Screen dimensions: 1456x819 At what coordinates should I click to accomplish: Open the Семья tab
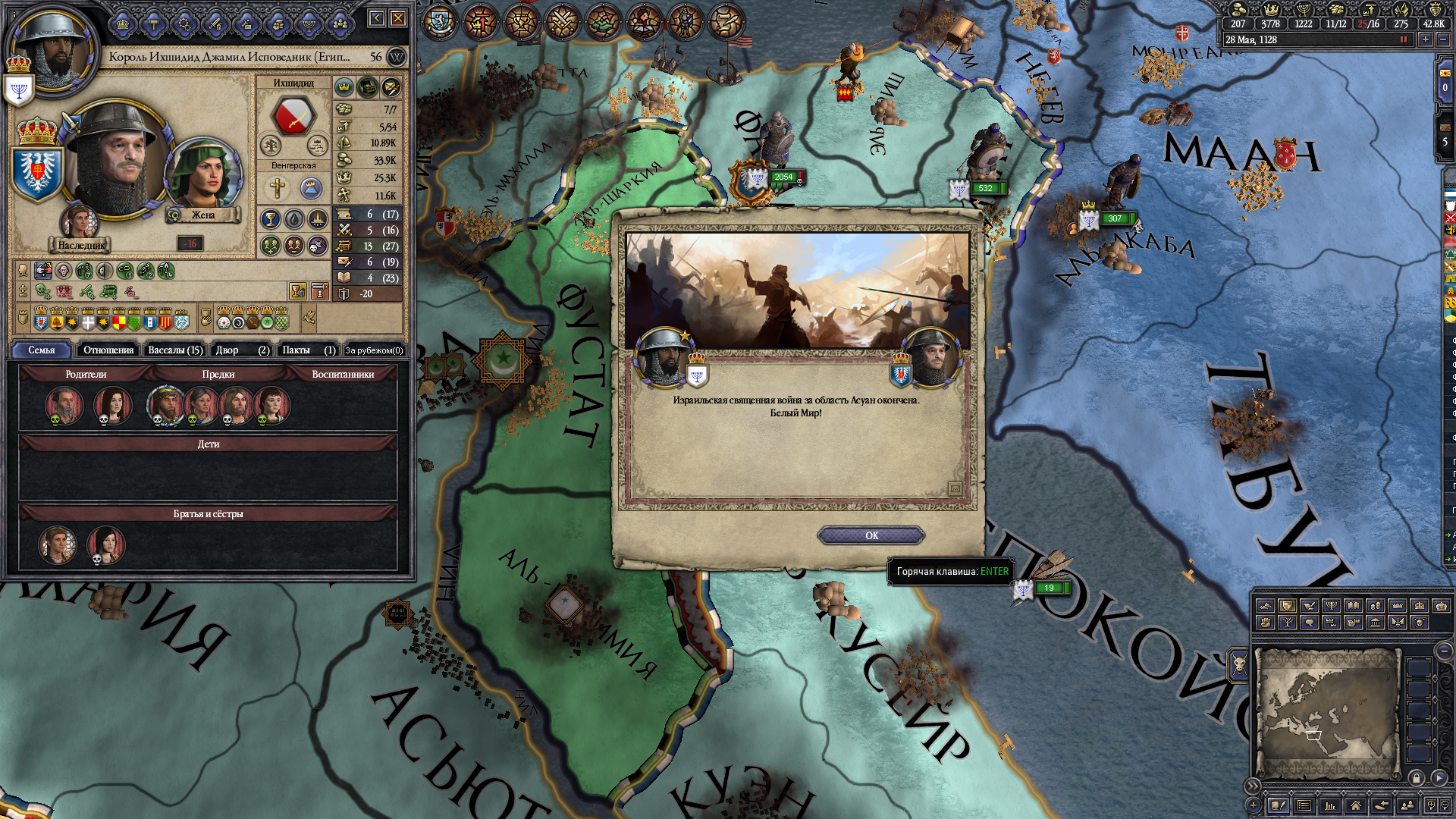pos(42,350)
